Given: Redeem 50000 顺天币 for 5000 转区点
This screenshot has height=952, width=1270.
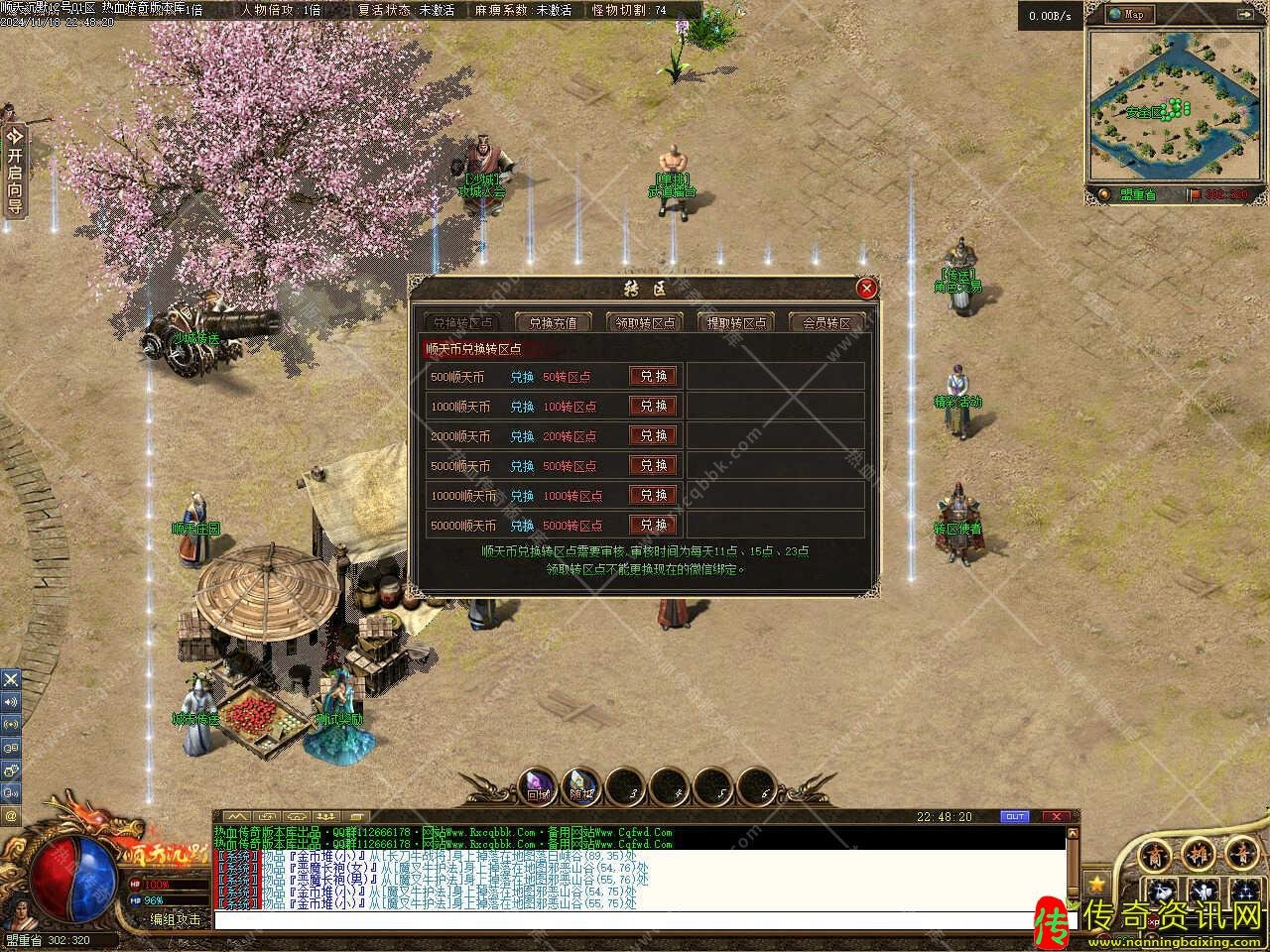Looking at the screenshot, I should point(653,526).
